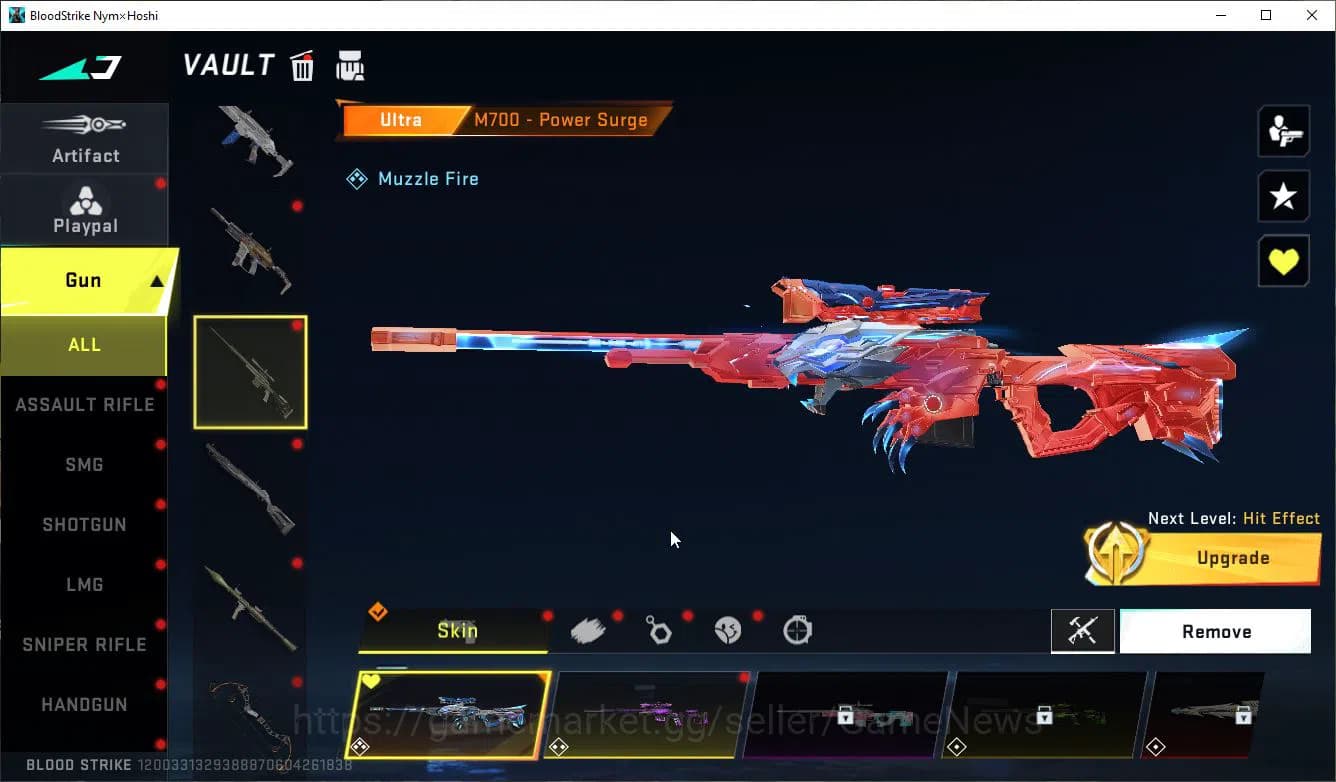Unfavorite the skin via the yellow heart icon
The height and width of the screenshot is (782, 1336).
click(x=1283, y=261)
